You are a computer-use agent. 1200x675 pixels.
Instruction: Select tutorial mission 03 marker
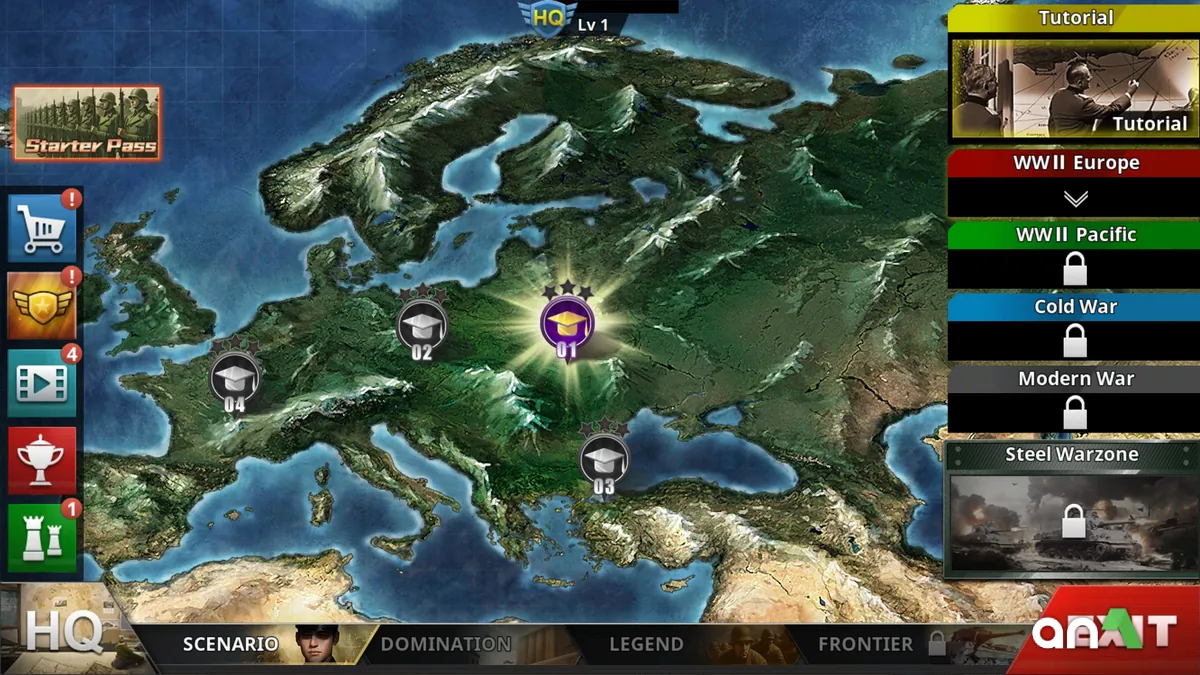point(604,460)
